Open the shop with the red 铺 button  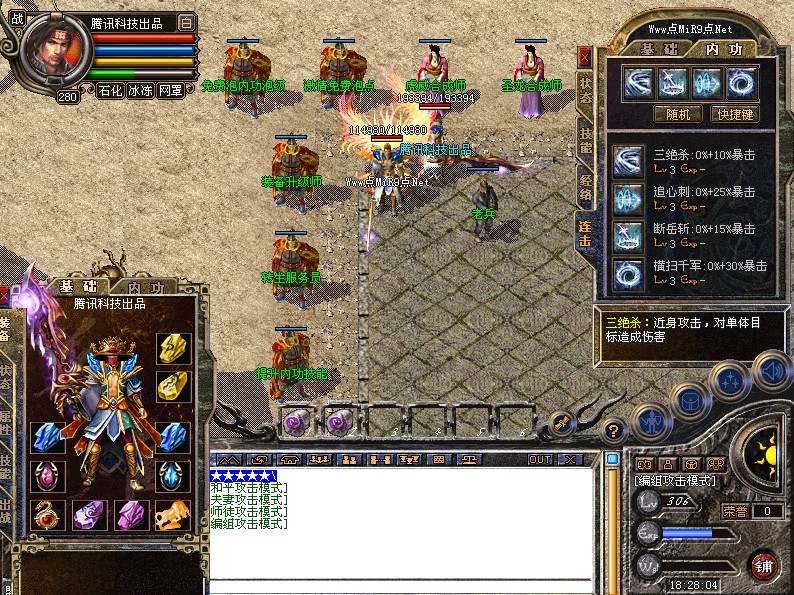765,565
